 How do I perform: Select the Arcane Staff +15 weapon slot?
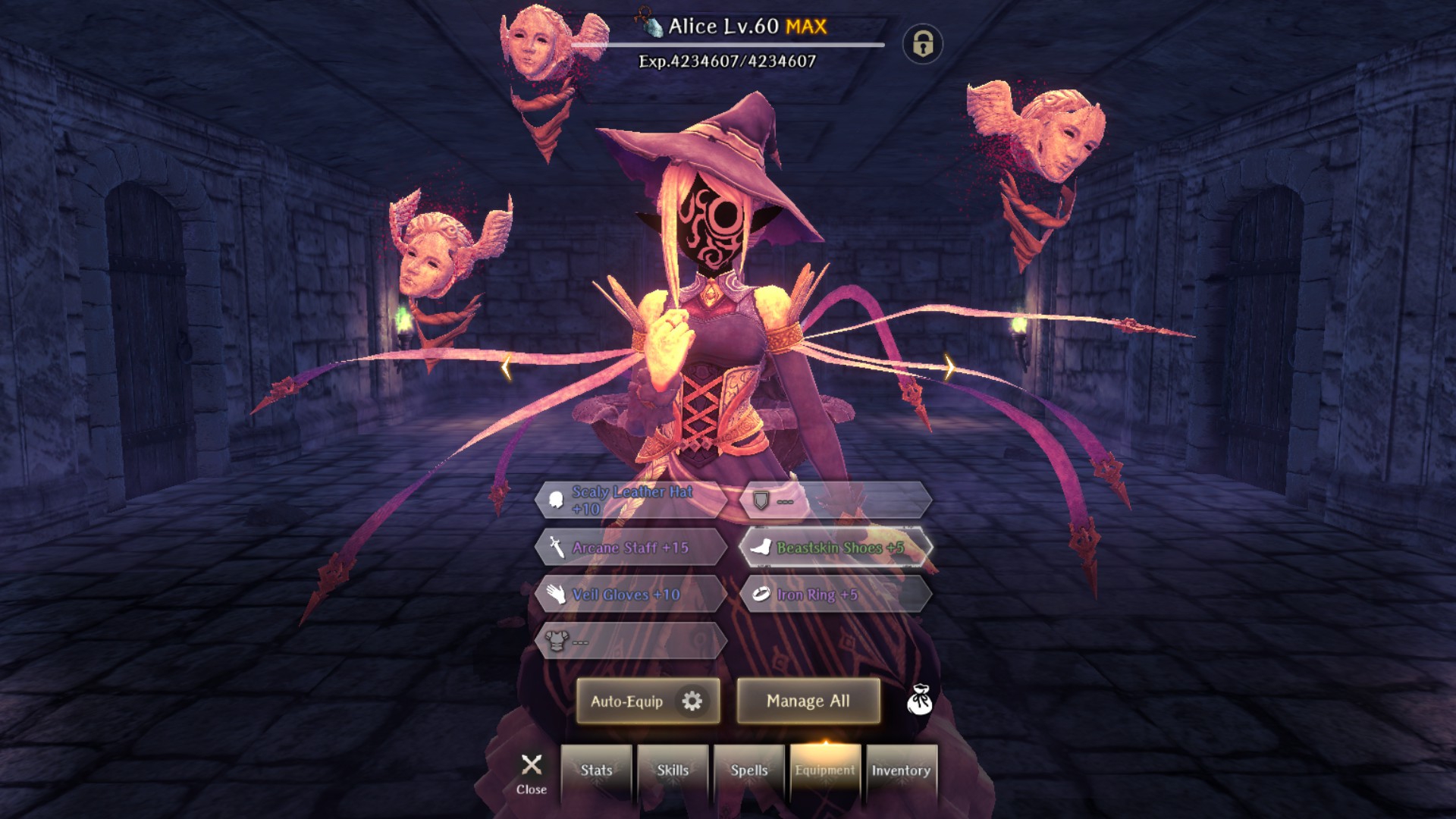click(x=631, y=548)
